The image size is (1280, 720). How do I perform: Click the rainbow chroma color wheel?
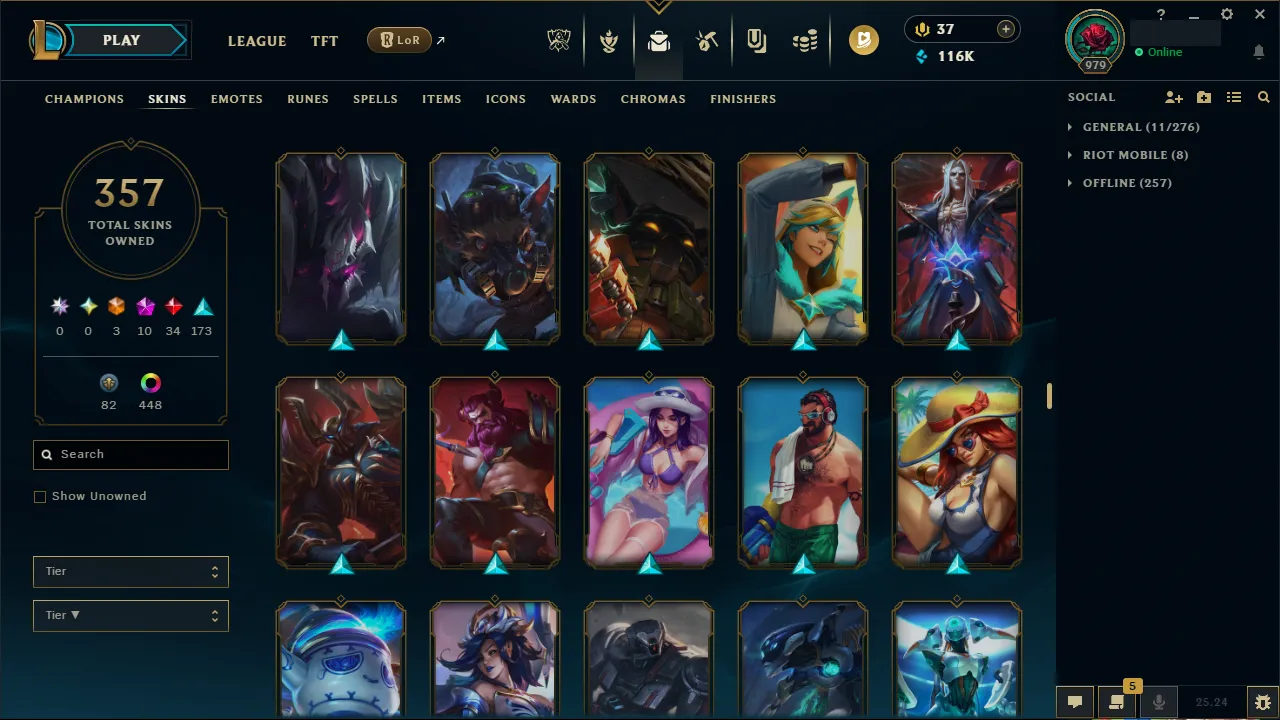pos(150,382)
